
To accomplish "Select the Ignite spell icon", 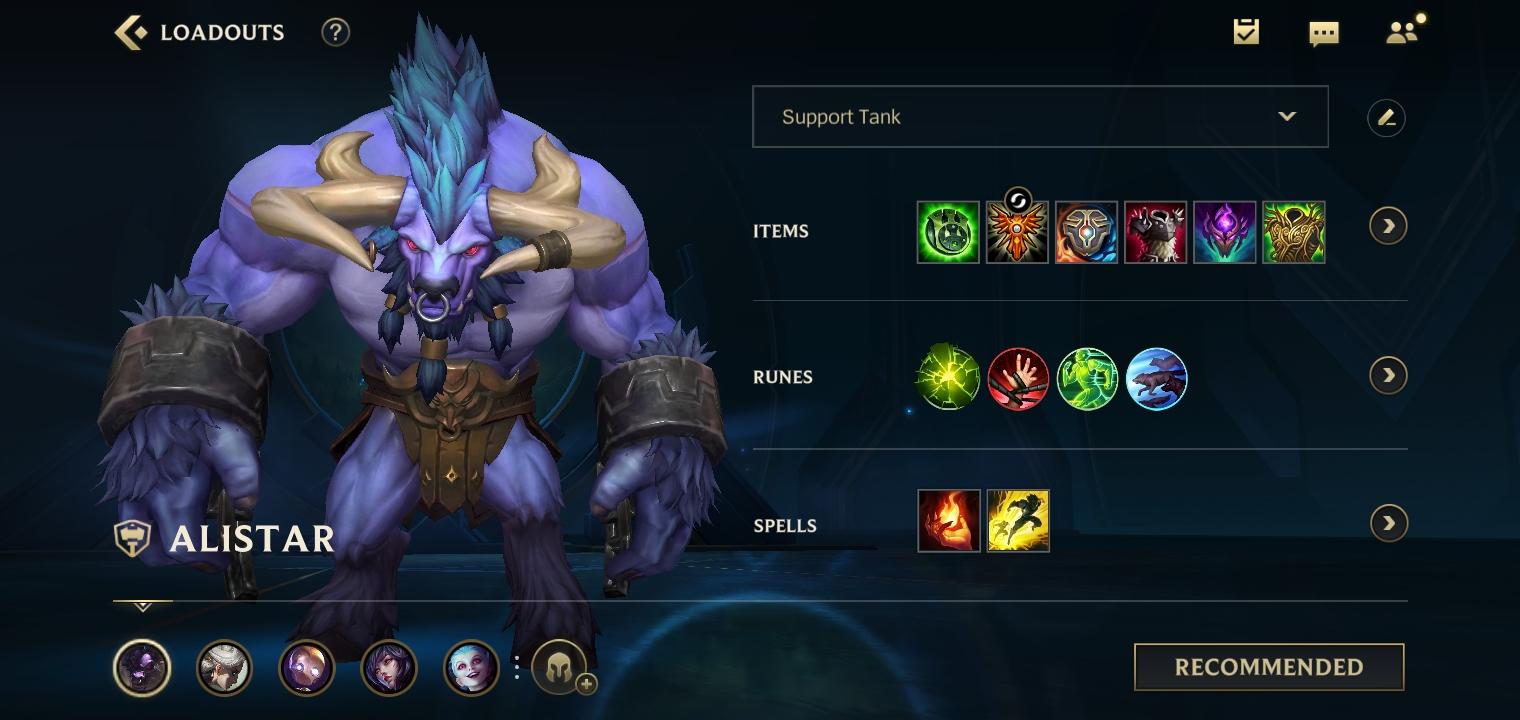I will 948,521.
